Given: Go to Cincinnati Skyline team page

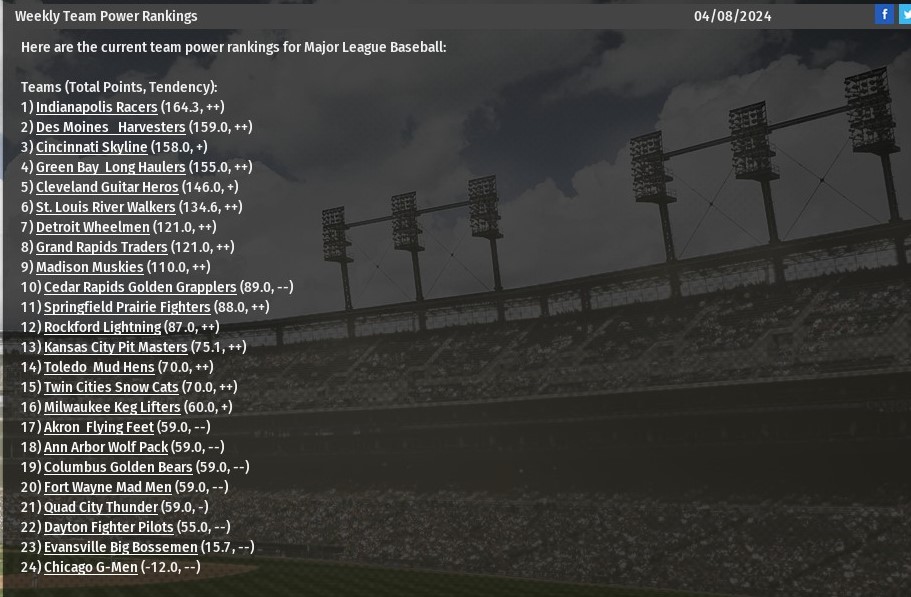Looking at the screenshot, I should pos(91,147).
